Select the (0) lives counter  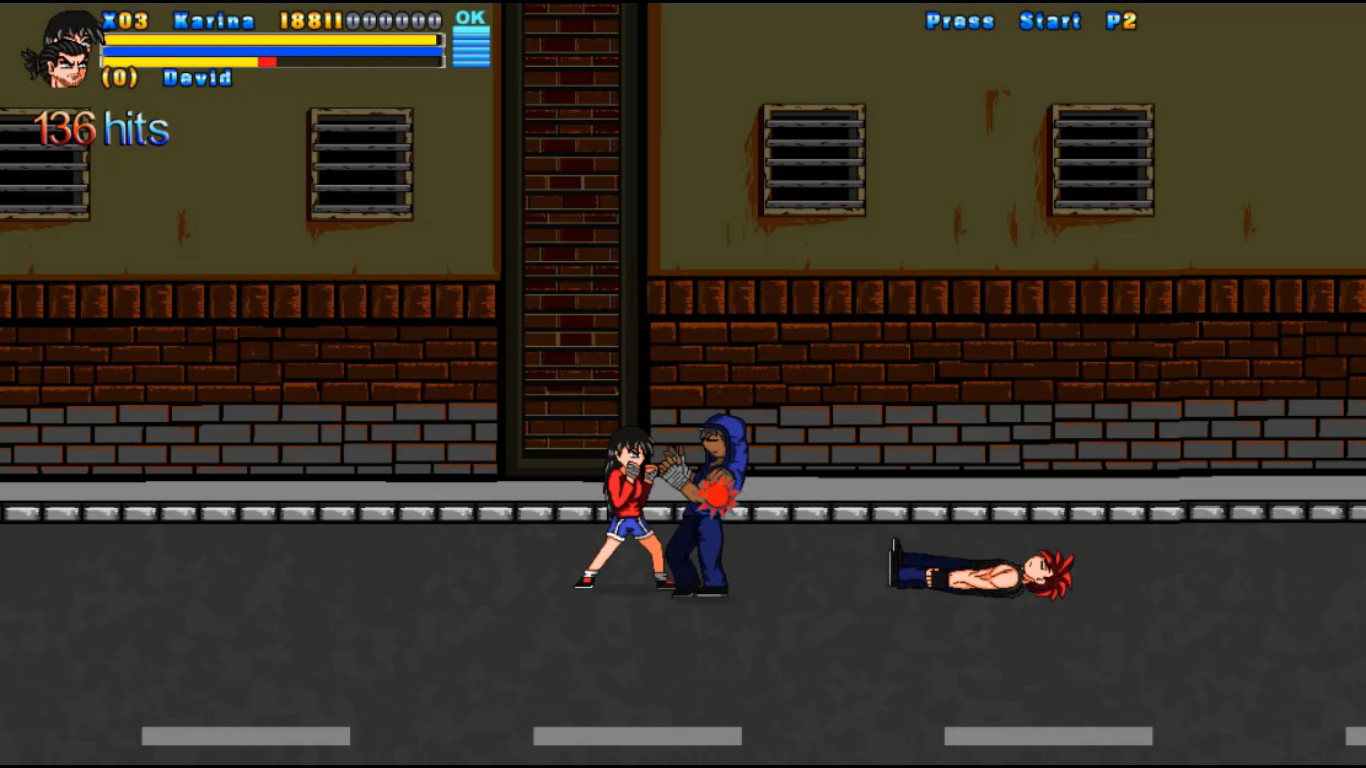coord(122,77)
